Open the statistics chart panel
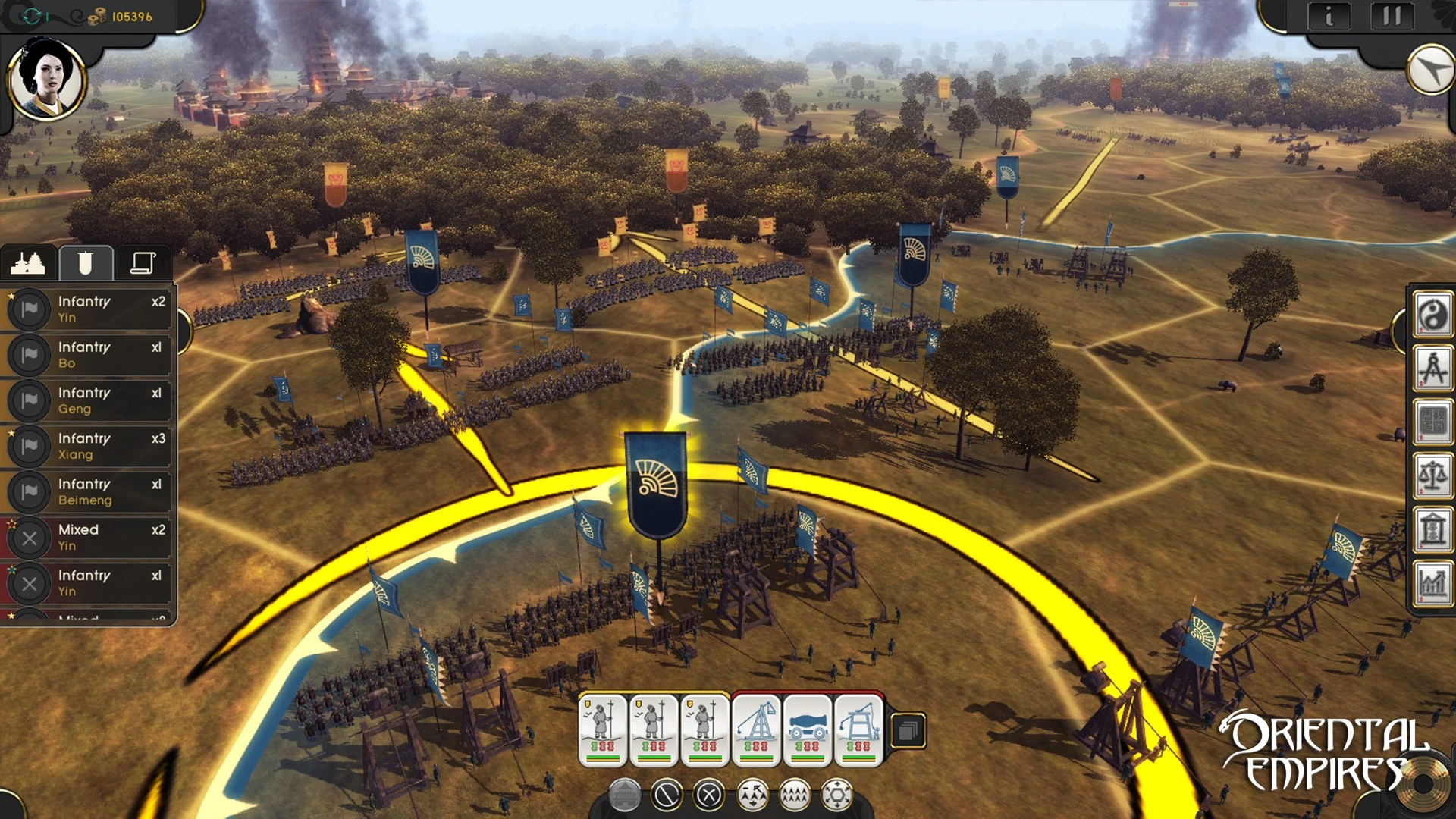This screenshot has height=819, width=1456. tap(1432, 583)
